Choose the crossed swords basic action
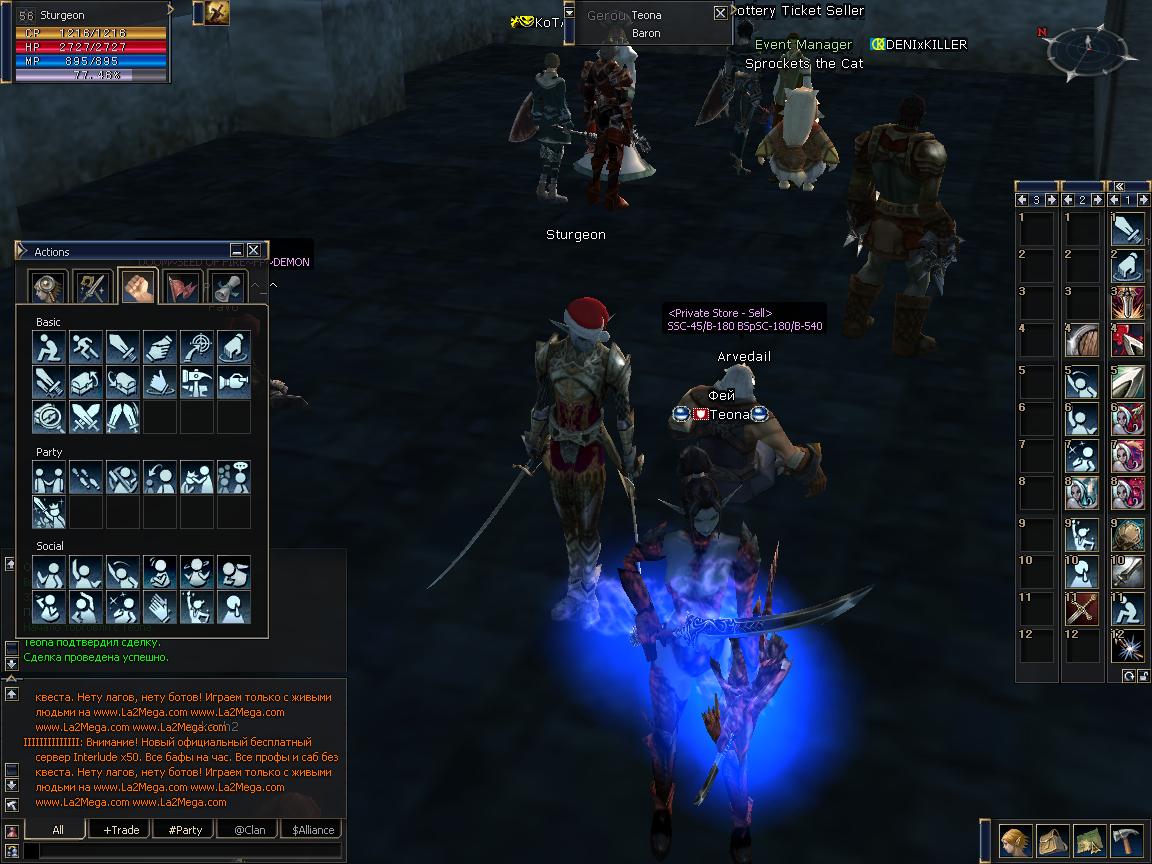Screen dimensions: 1152x864 pyautogui.click(x=85, y=415)
